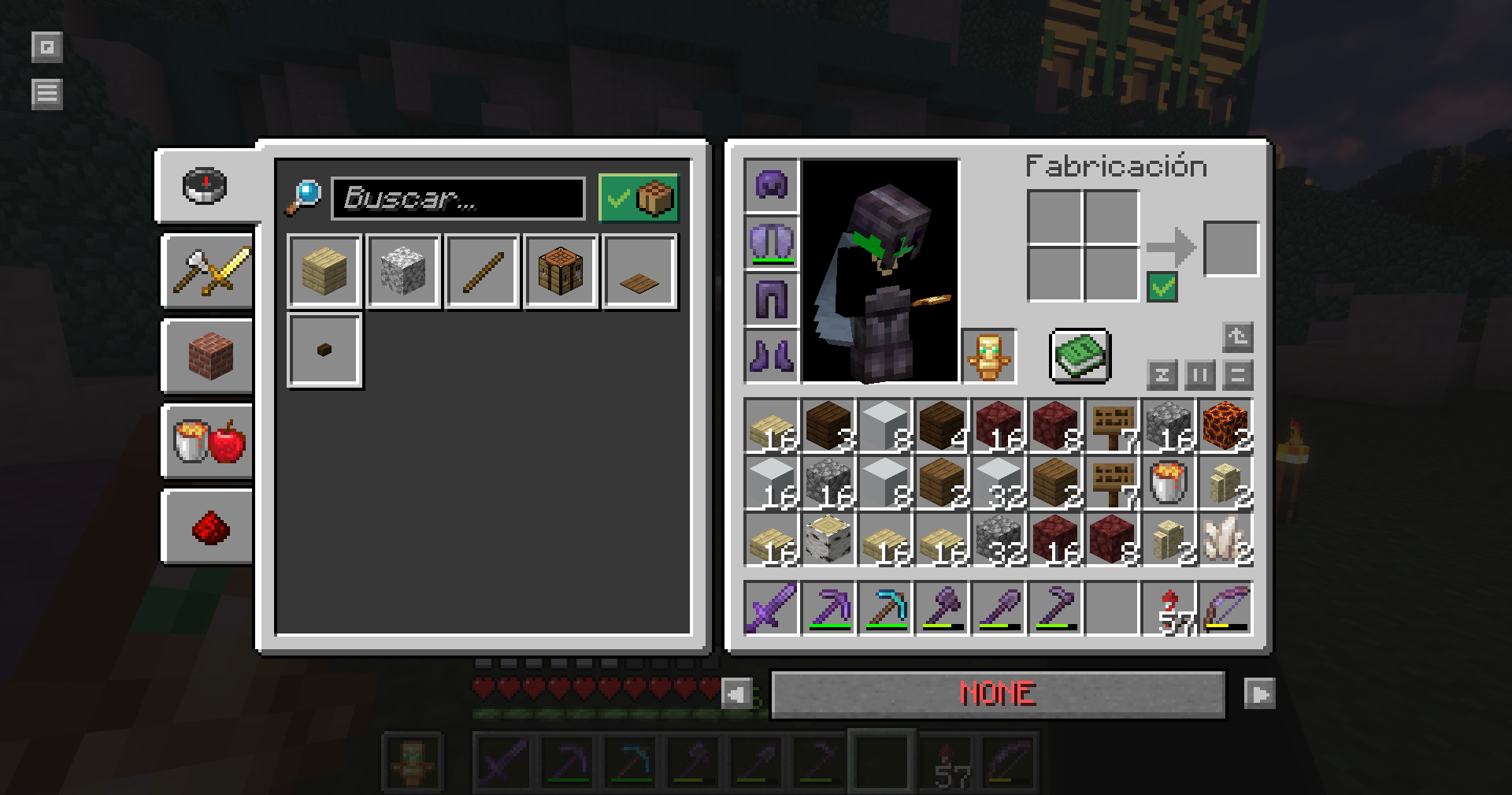Screen dimensions: 1512x795
Task: Choose the compass search-all tab
Action: coord(205,186)
